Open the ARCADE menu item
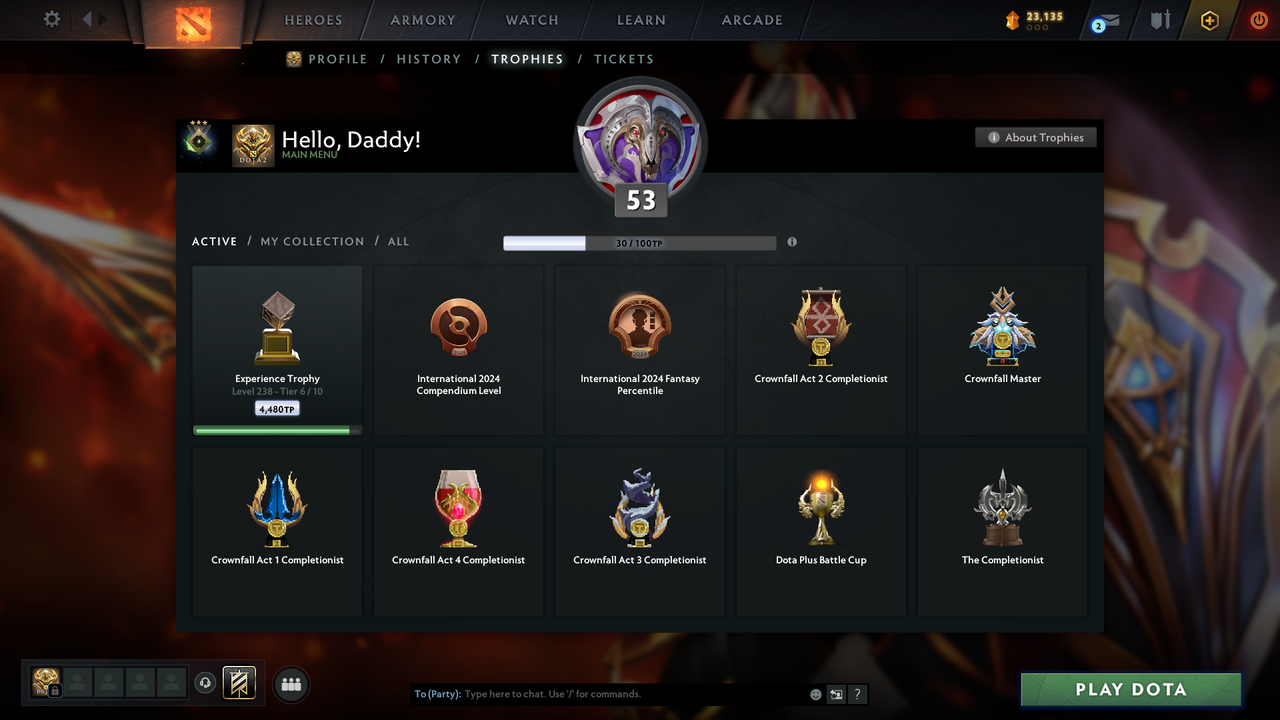This screenshot has width=1280, height=720. (751, 19)
